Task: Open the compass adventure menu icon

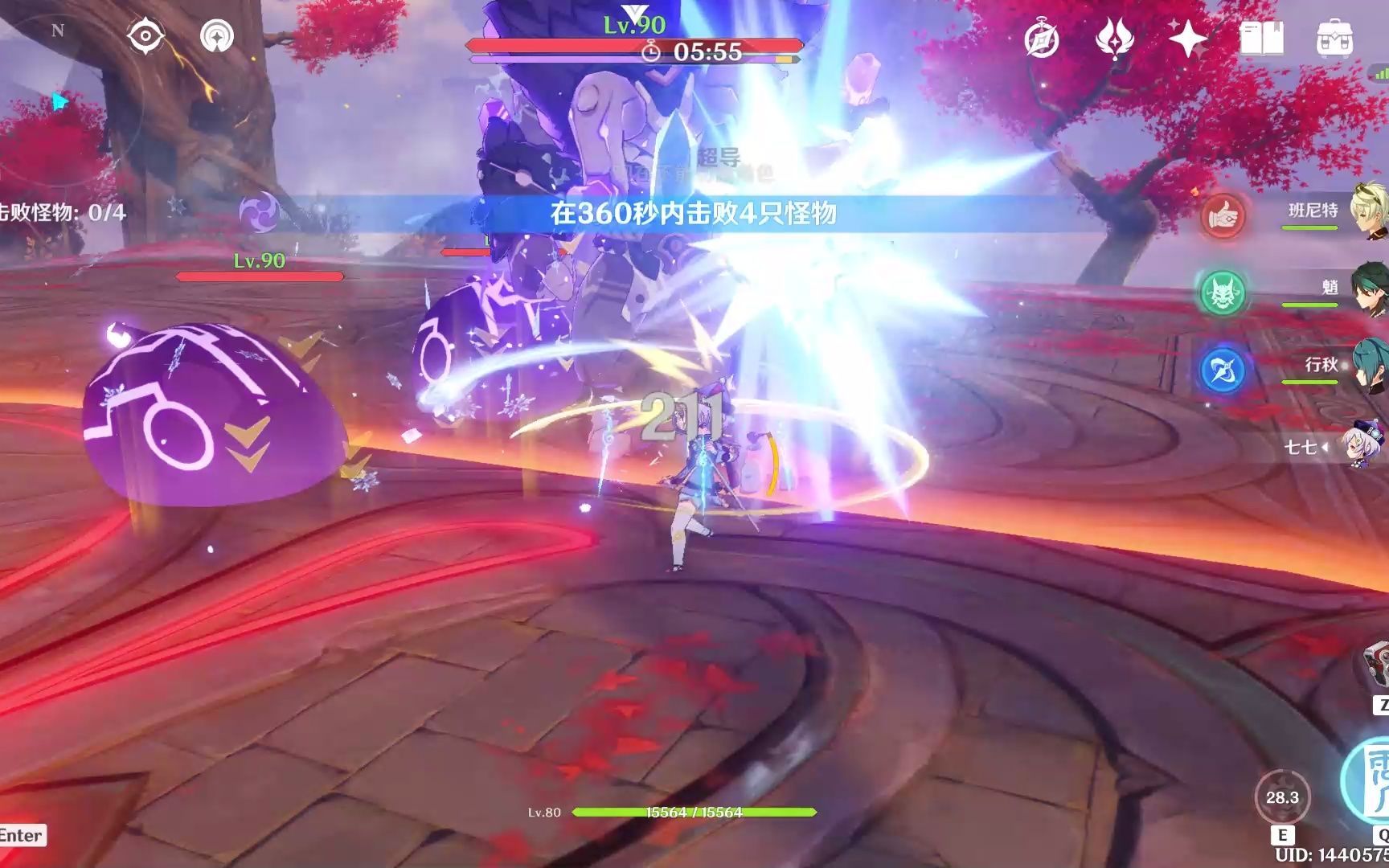Action: pos(1042,39)
